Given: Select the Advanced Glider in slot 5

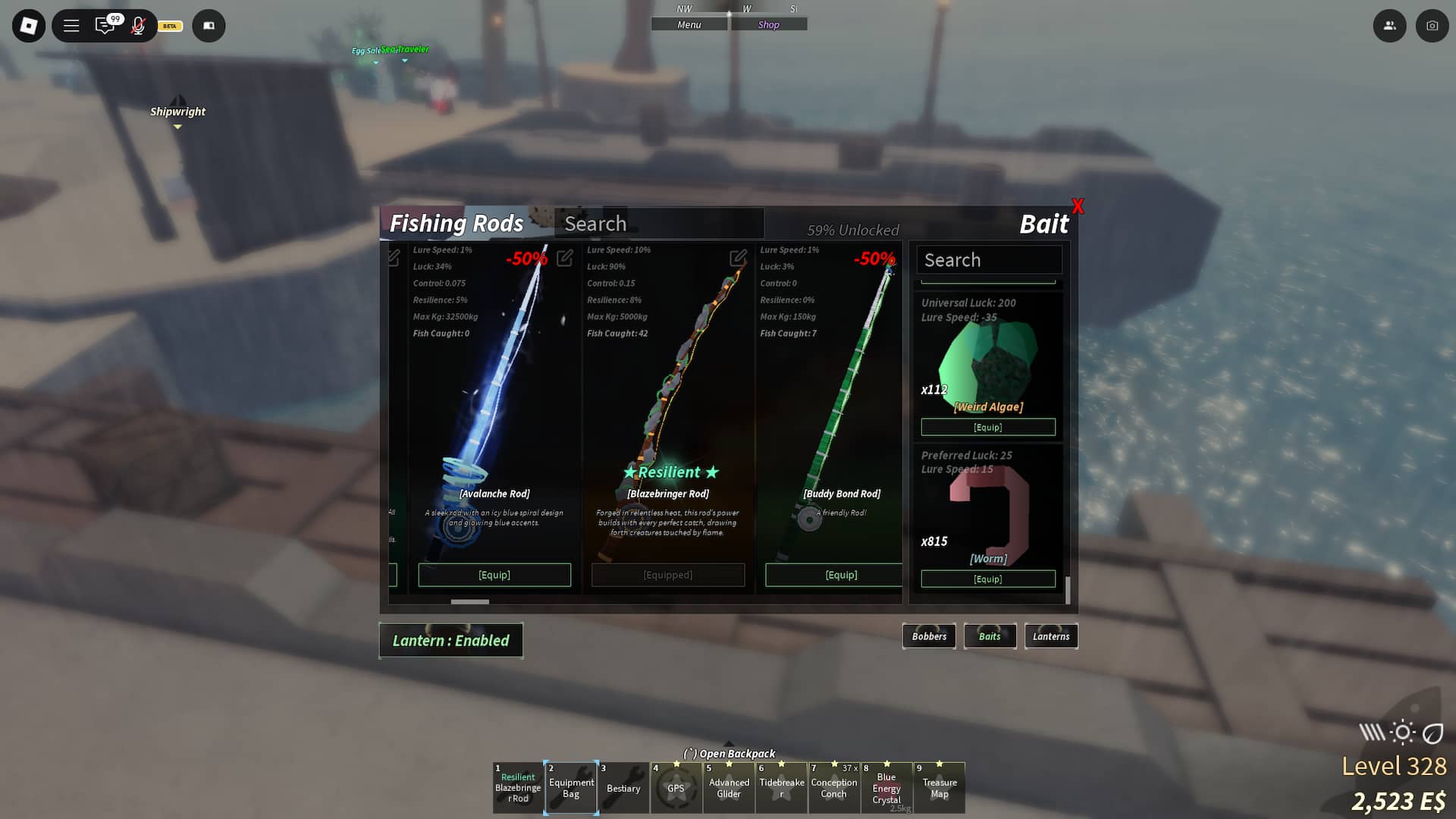Looking at the screenshot, I should (729, 788).
